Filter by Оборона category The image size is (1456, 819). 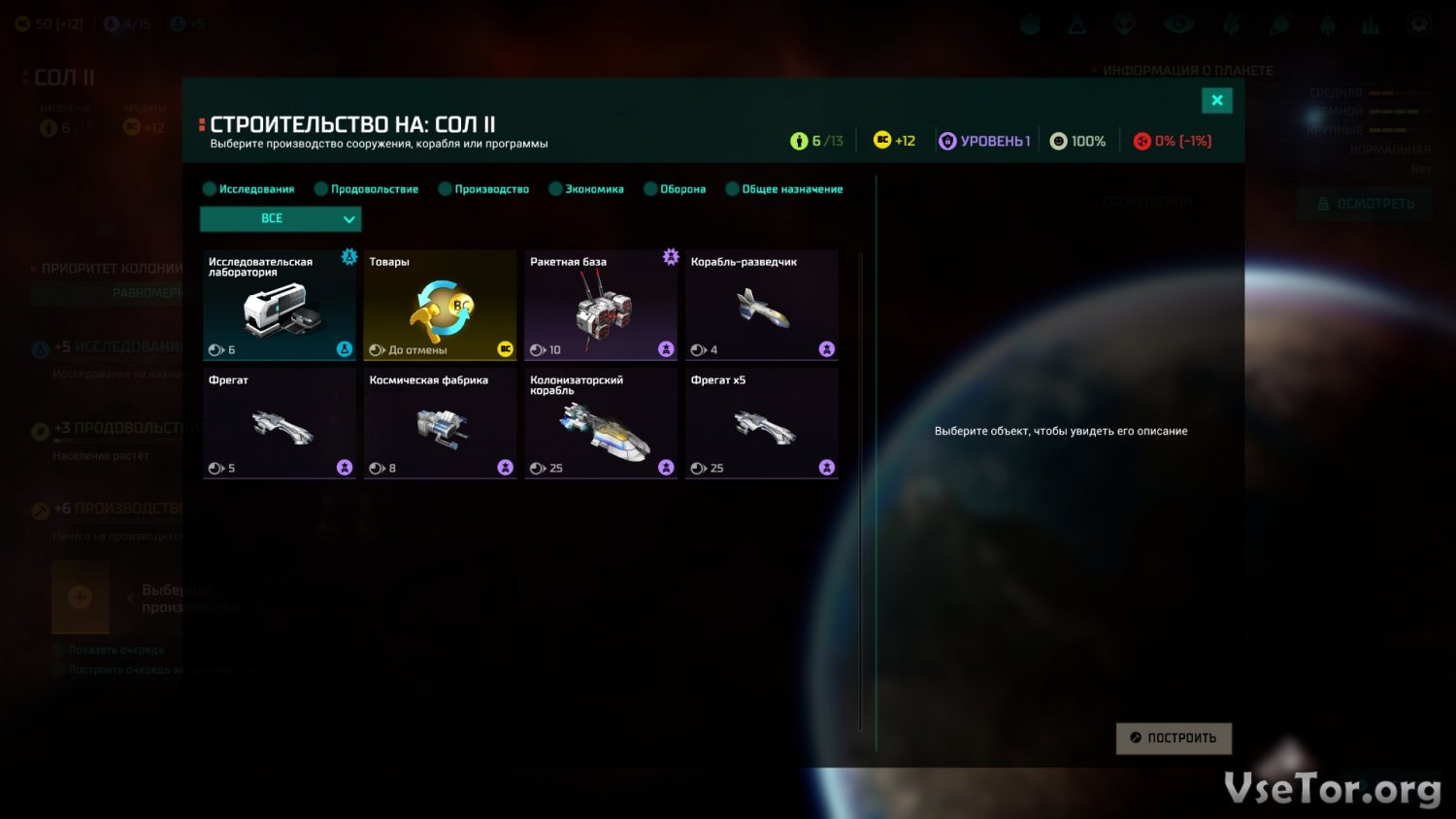point(675,189)
